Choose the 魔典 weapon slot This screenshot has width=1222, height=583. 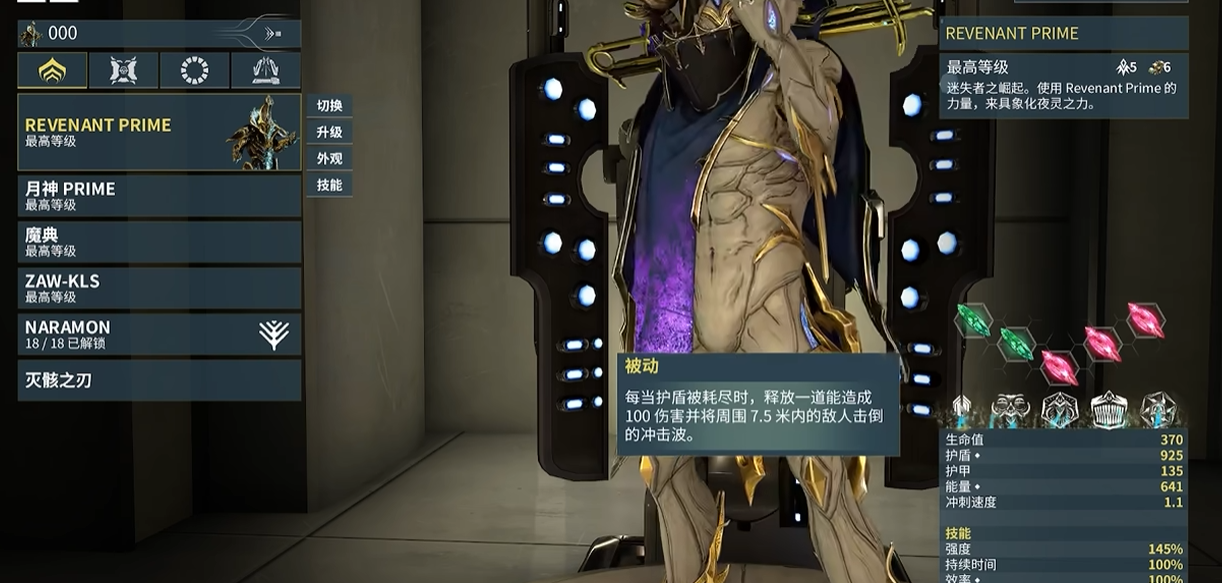coord(159,242)
